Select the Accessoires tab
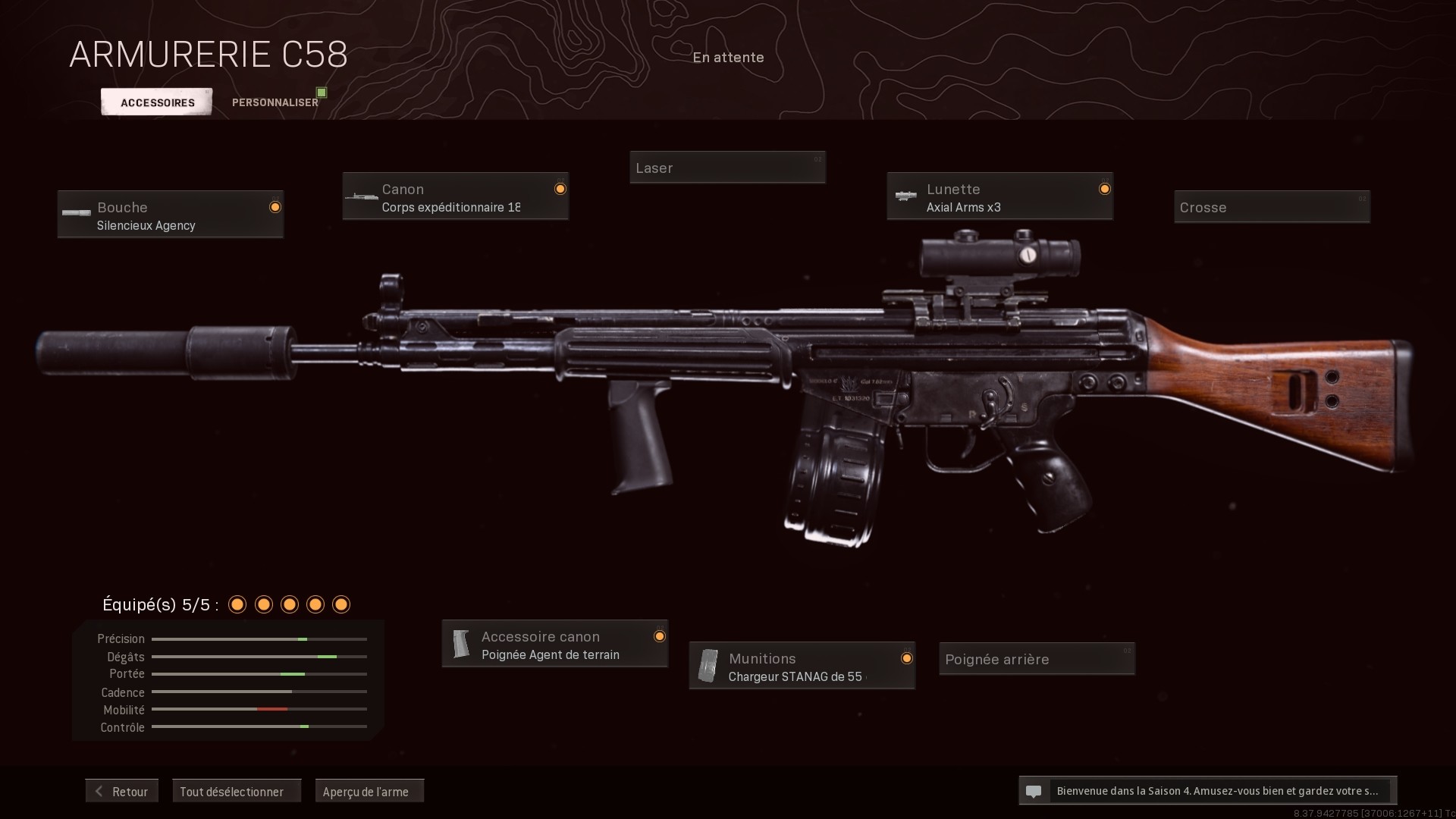Screen dimensions: 1456x819 (156, 102)
